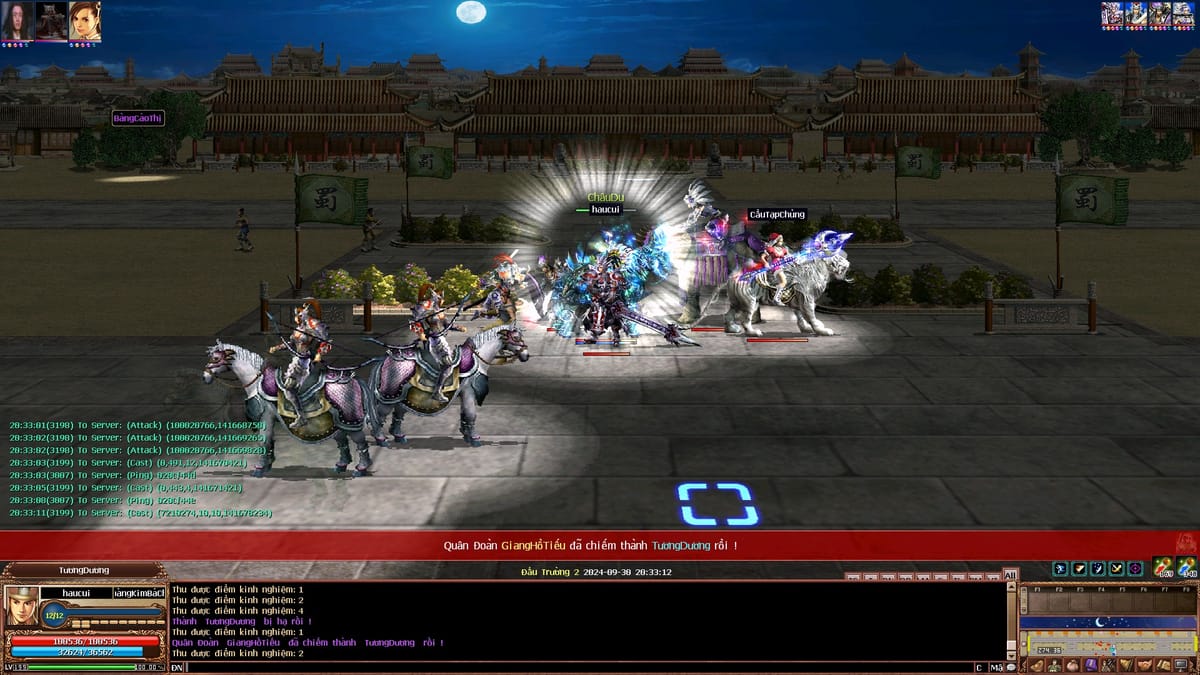Select the "All" chat channel tab
1200x675 pixels.
(1010, 575)
